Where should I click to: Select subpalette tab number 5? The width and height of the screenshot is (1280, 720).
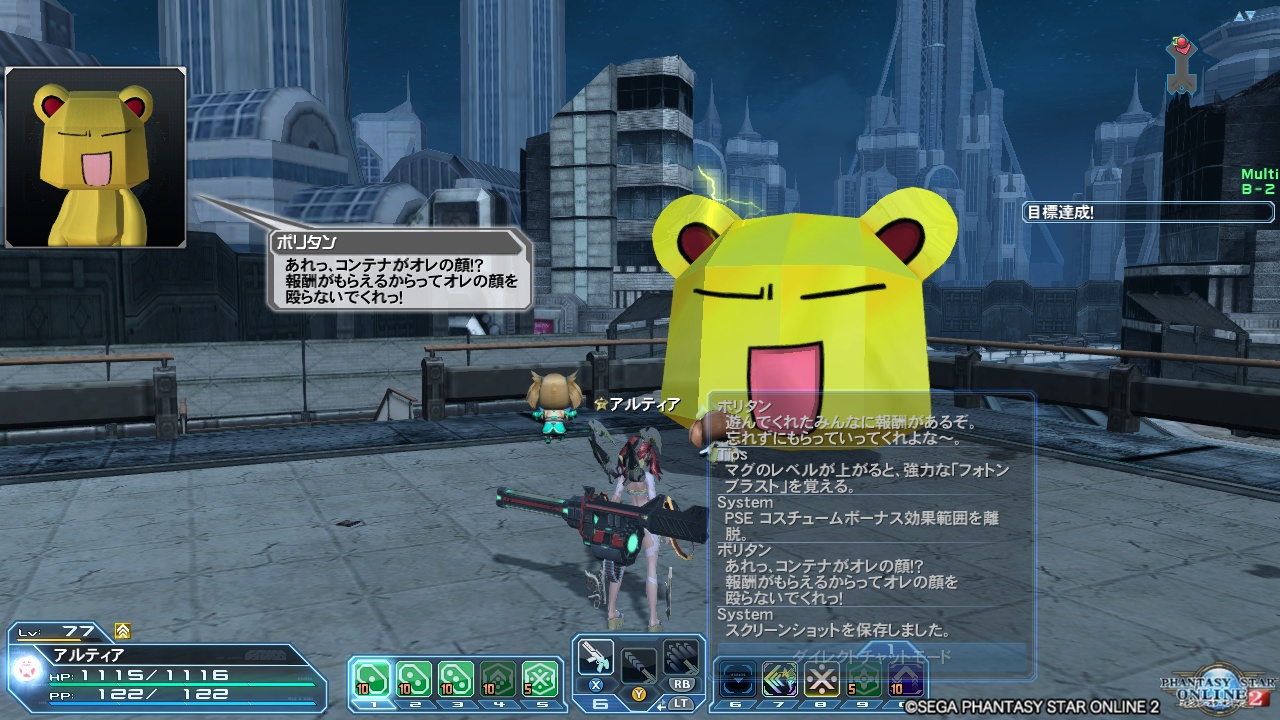tap(542, 706)
